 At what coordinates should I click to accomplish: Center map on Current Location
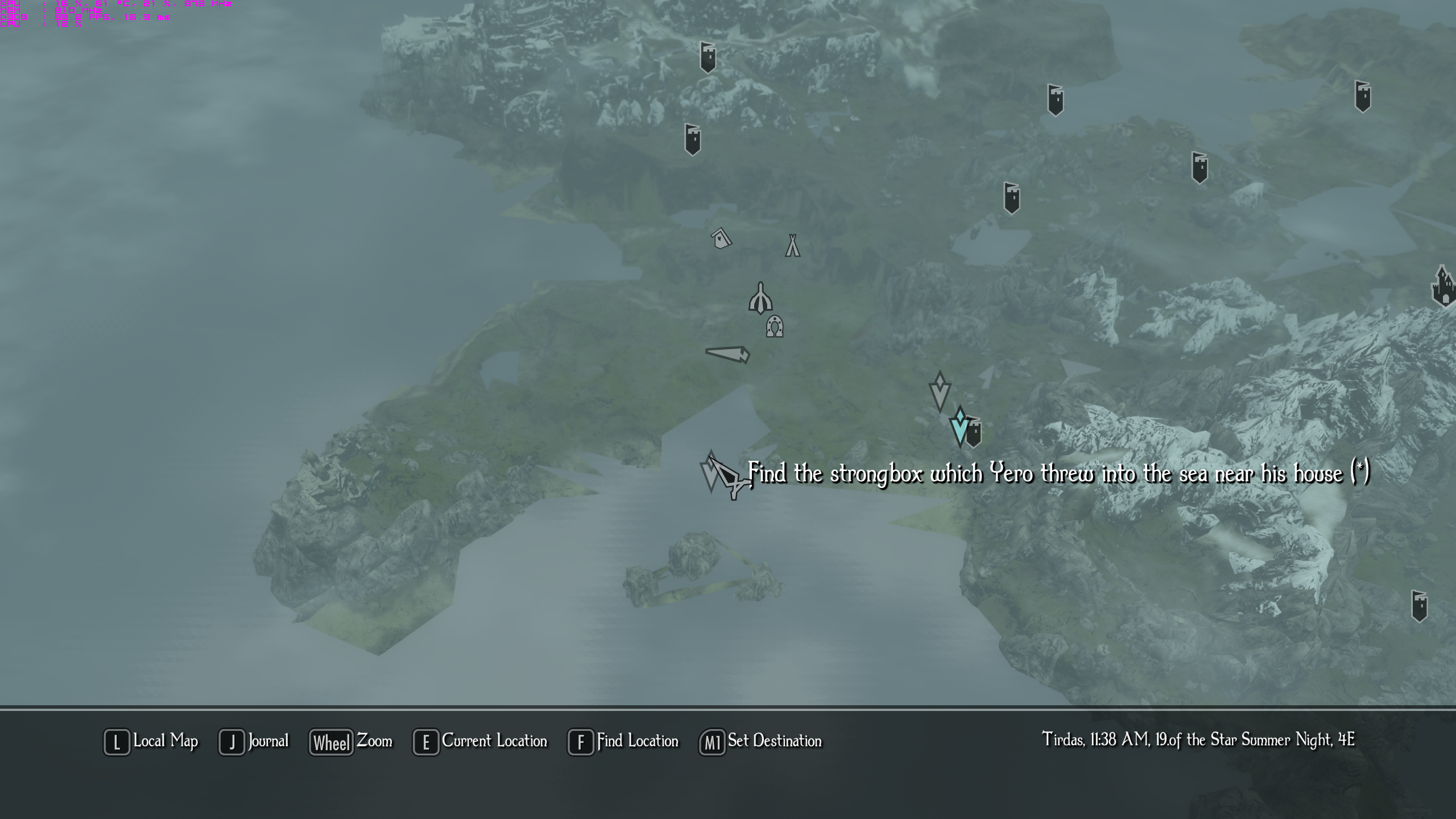pos(481,742)
